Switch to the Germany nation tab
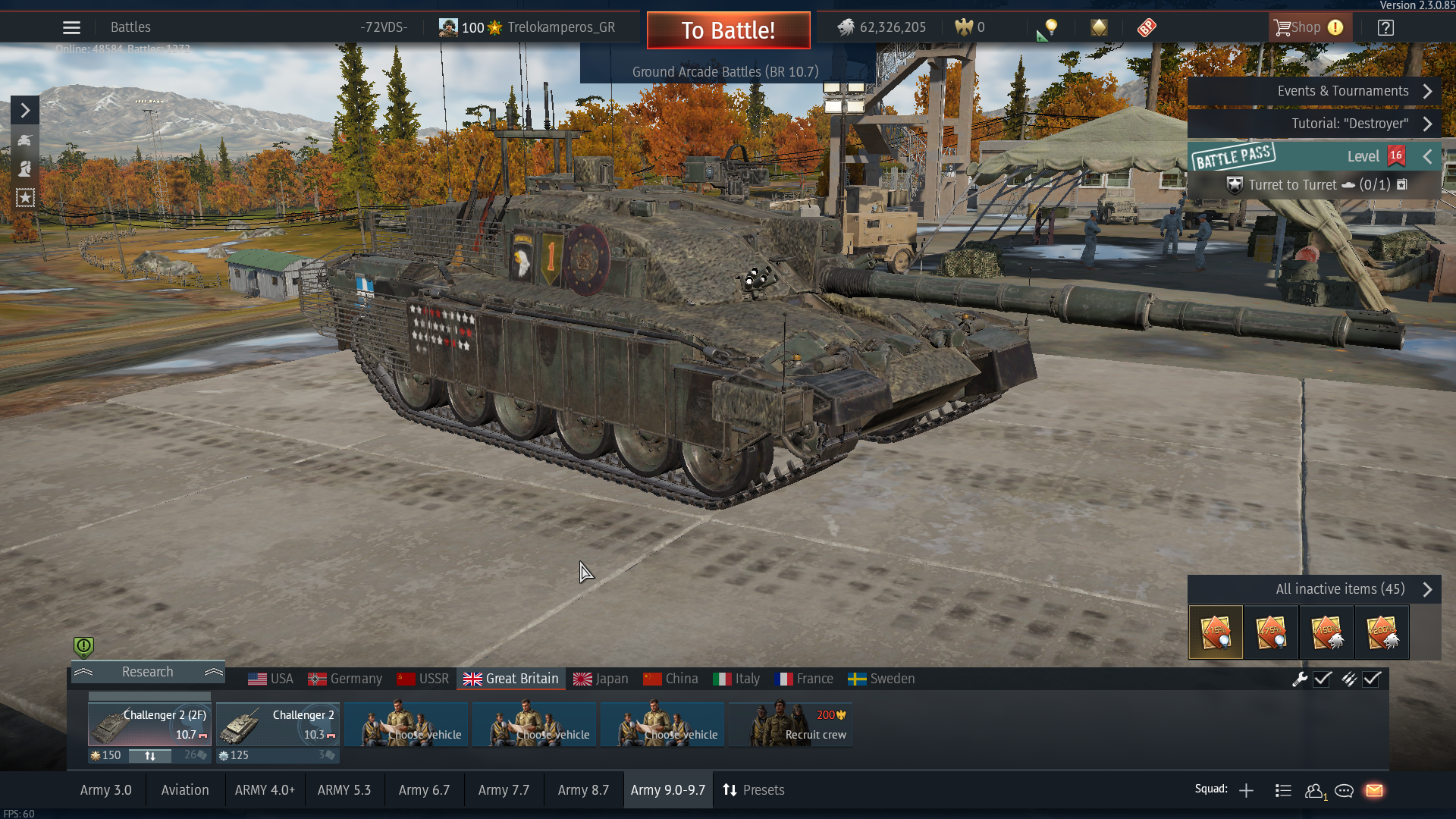The image size is (1456, 819). pyautogui.click(x=345, y=679)
